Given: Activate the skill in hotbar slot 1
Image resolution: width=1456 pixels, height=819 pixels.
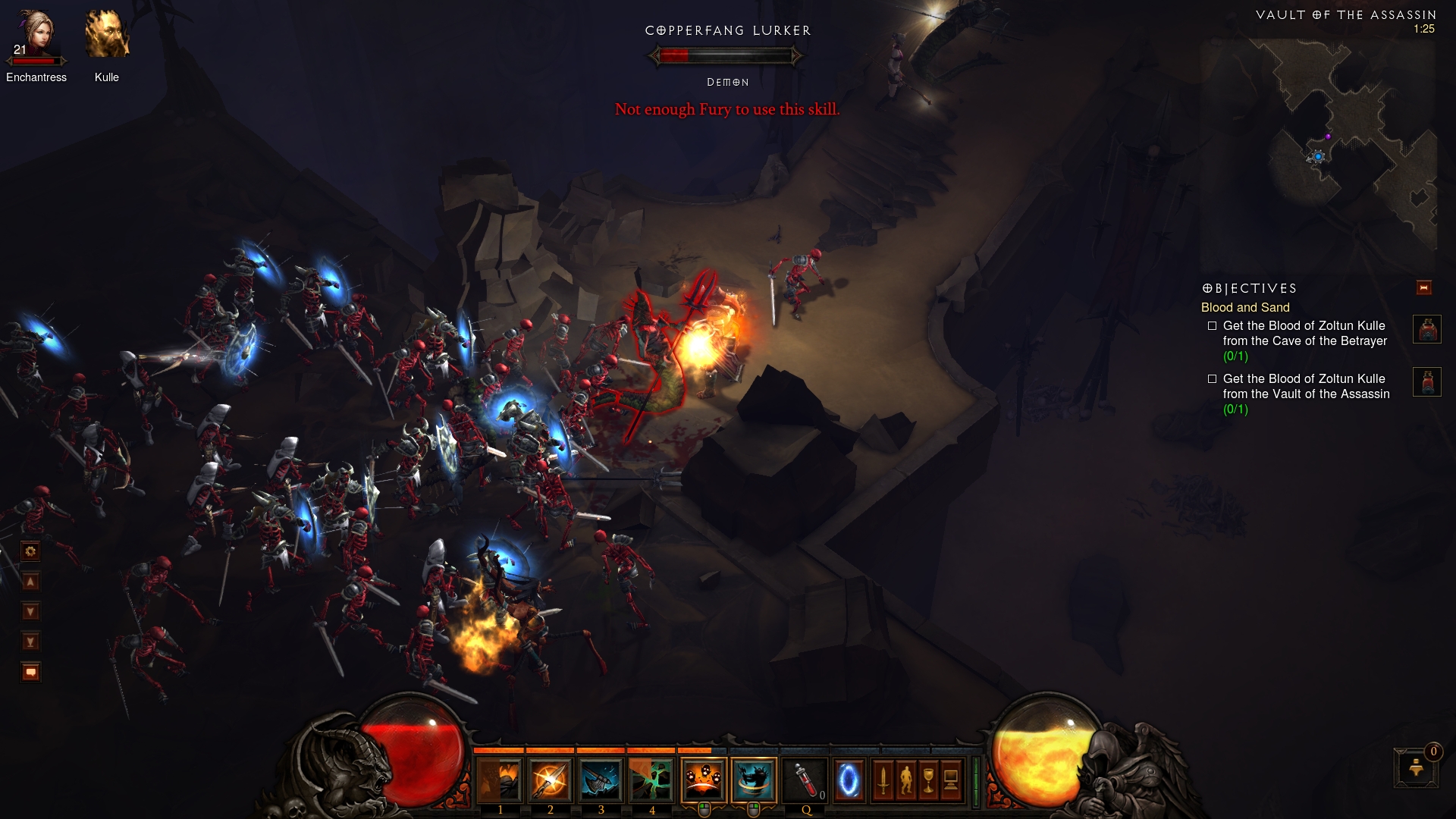Looking at the screenshot, I should click(500, 780).
